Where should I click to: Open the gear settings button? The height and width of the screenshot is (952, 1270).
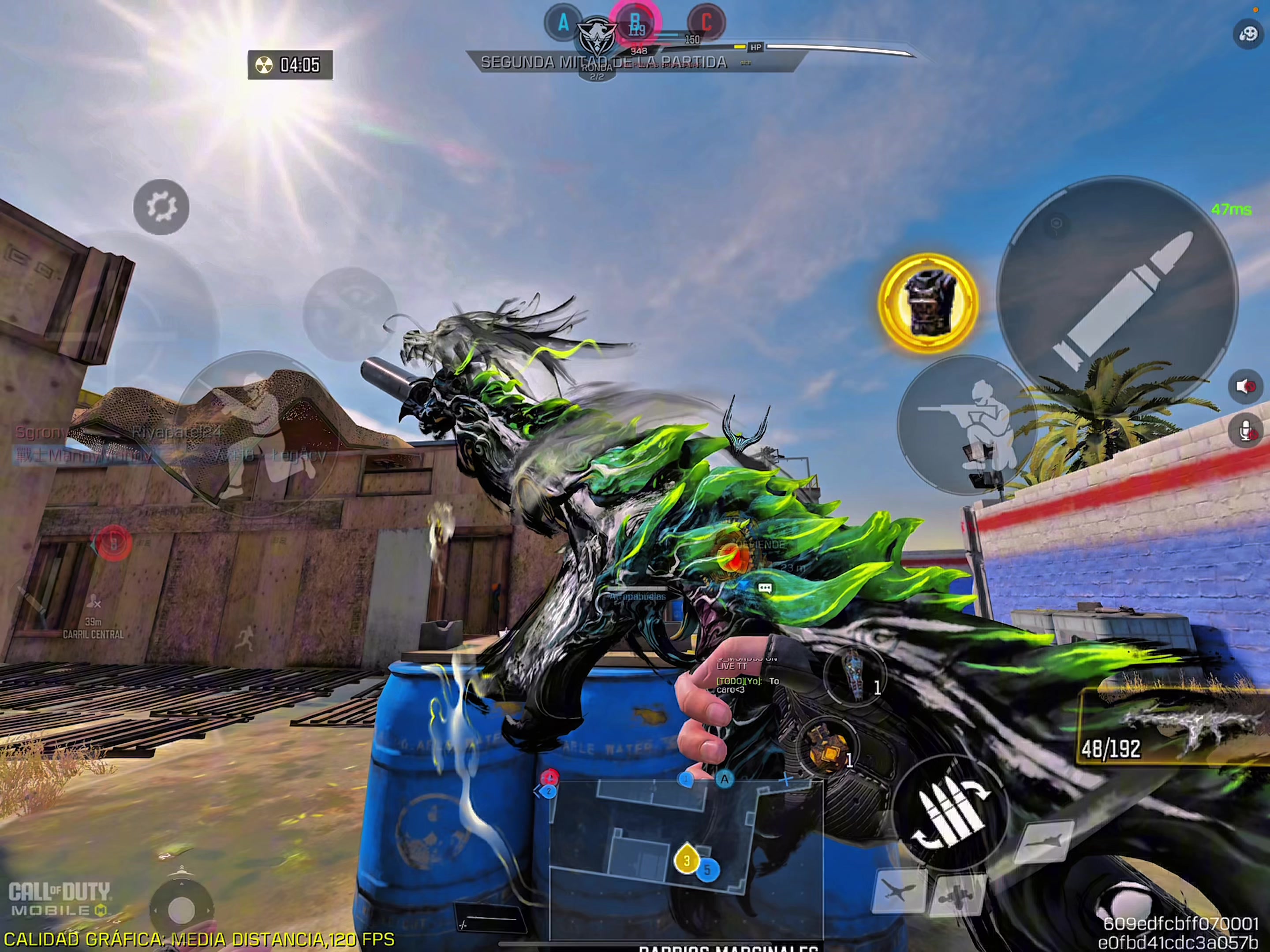[161, 207]
